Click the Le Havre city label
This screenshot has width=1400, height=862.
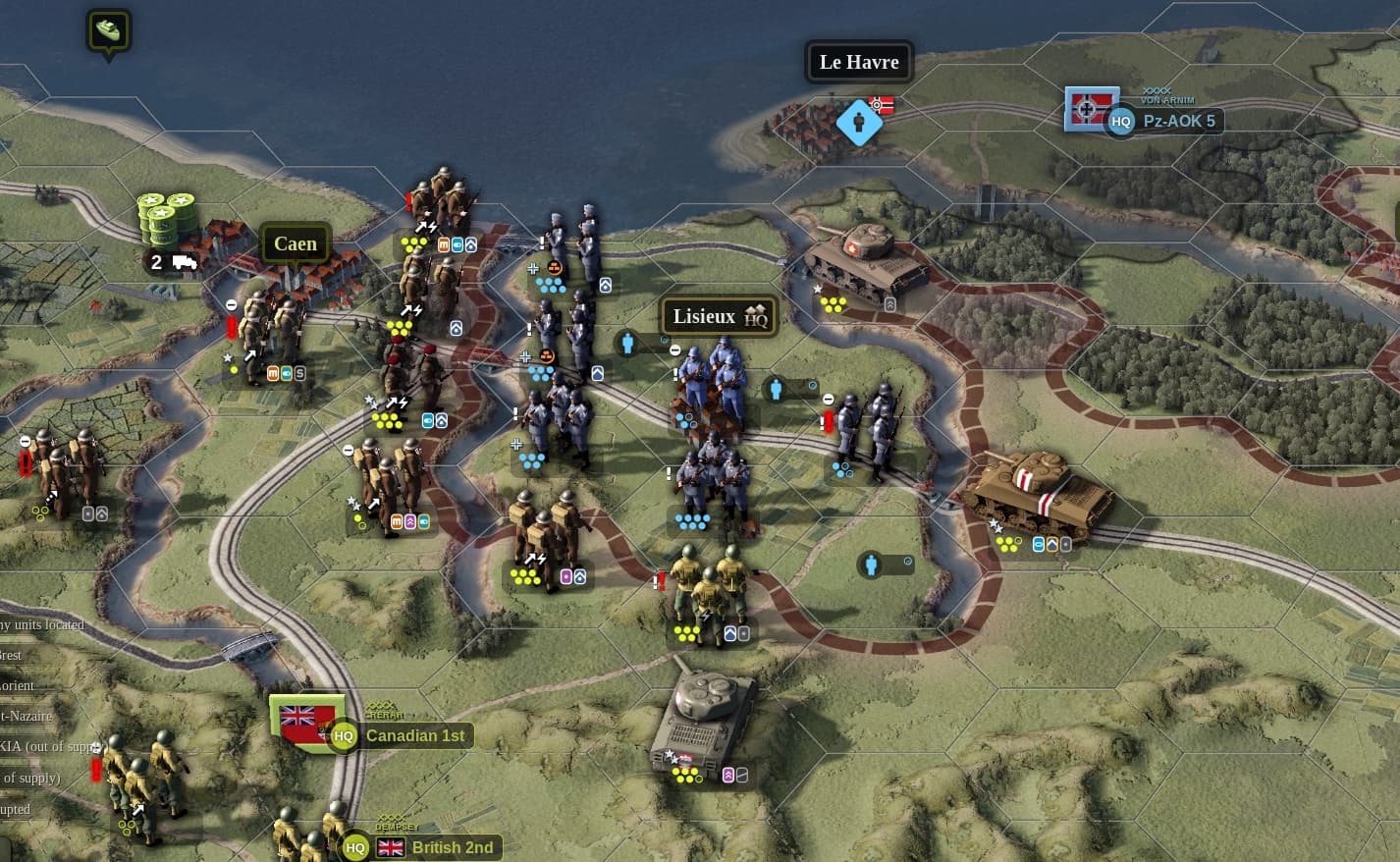[x=859, y=62]
